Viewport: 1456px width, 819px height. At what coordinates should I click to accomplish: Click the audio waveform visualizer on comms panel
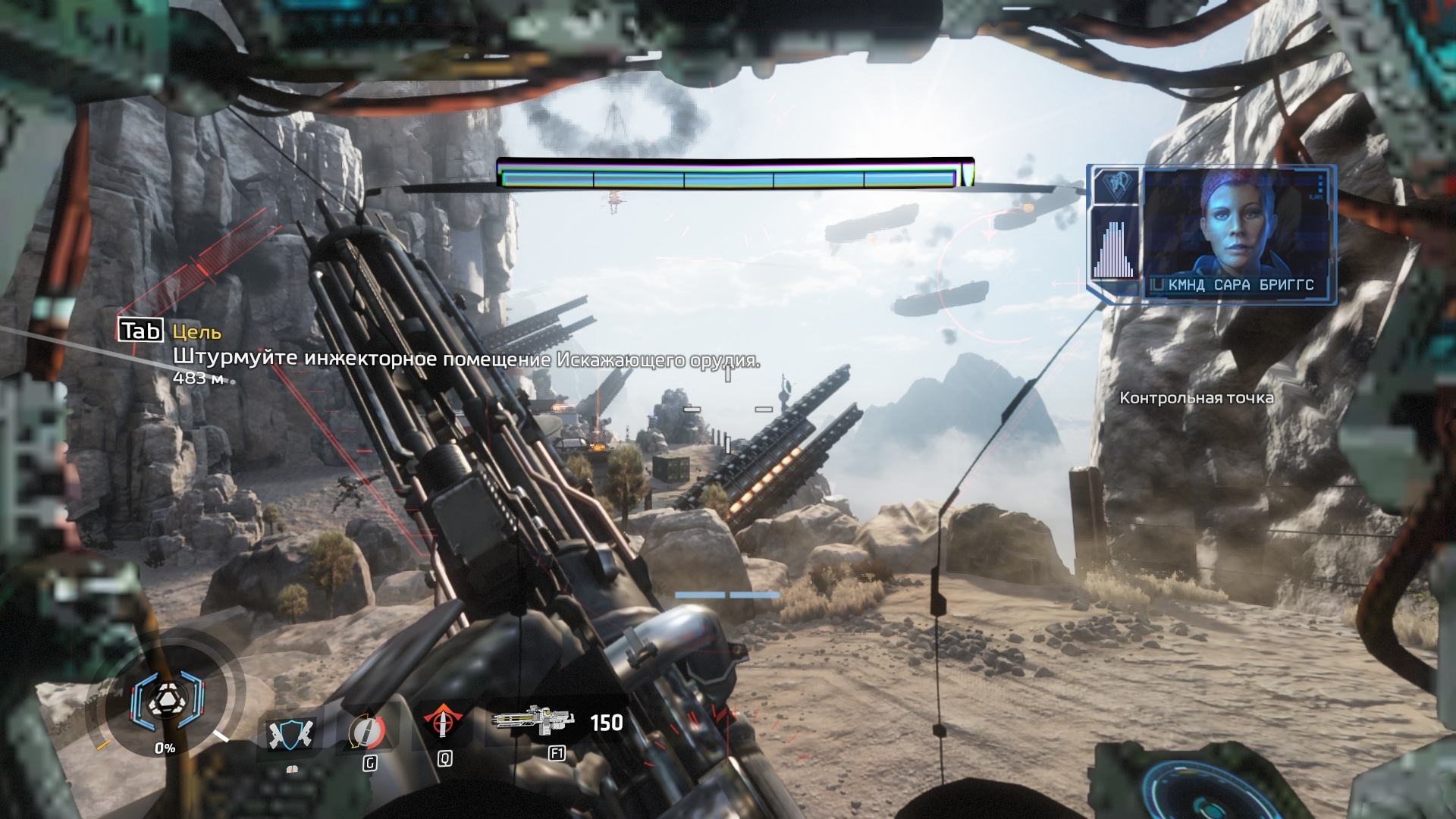pos(1112,246)
